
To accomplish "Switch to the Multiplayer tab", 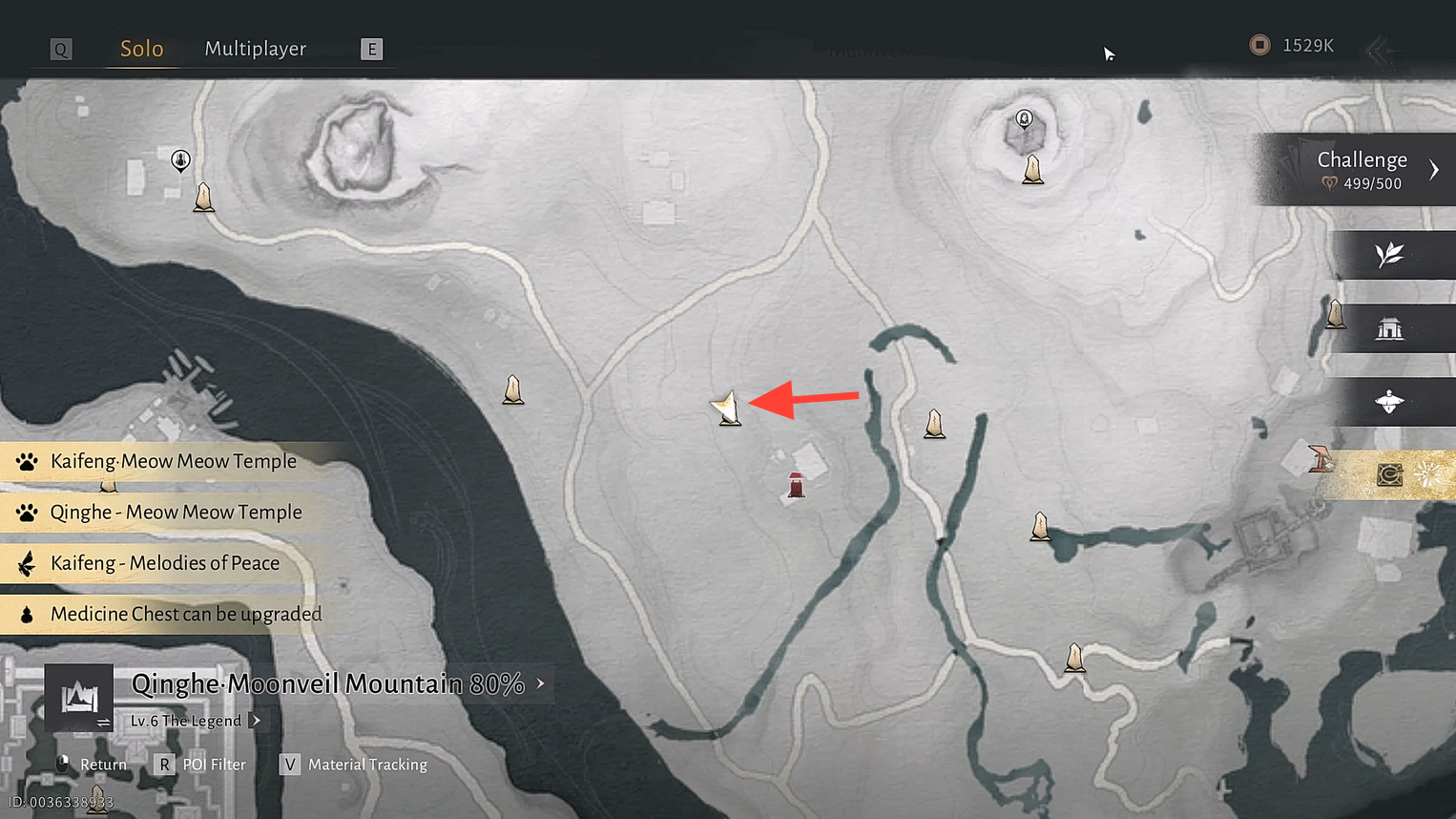I will click(x=255, y=49).
